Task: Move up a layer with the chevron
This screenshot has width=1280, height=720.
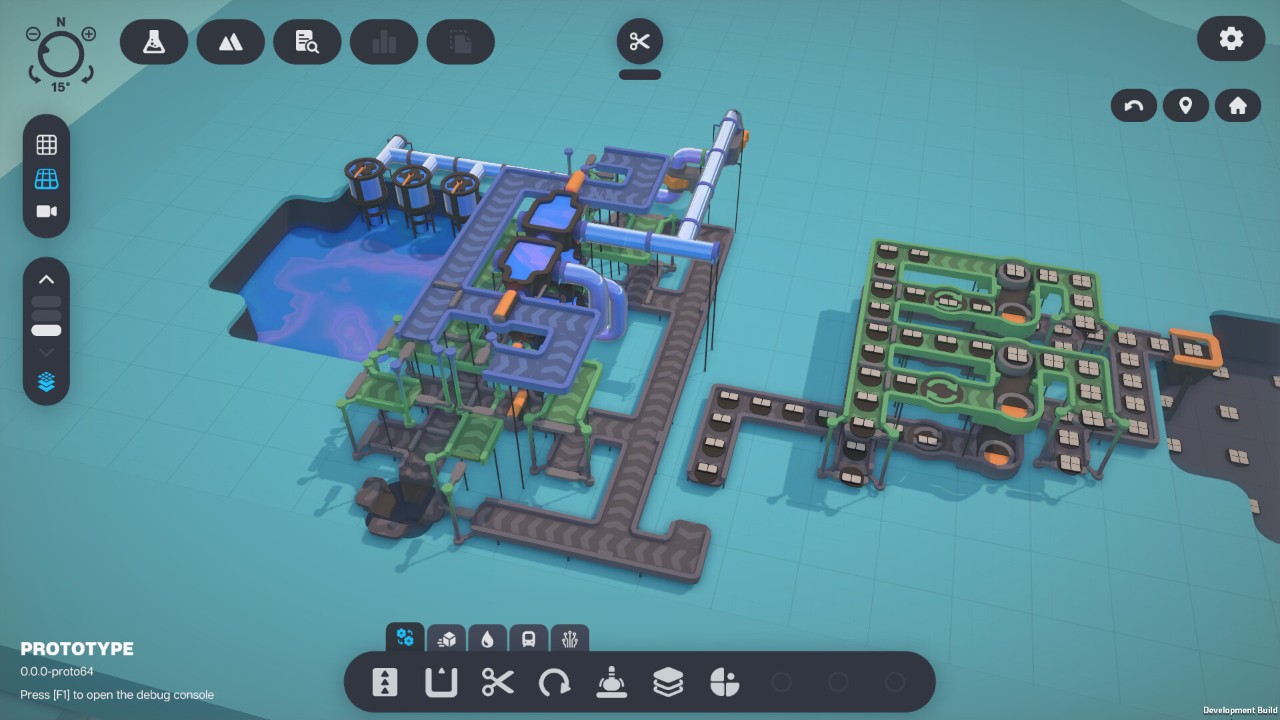Action: pos(46,279)
